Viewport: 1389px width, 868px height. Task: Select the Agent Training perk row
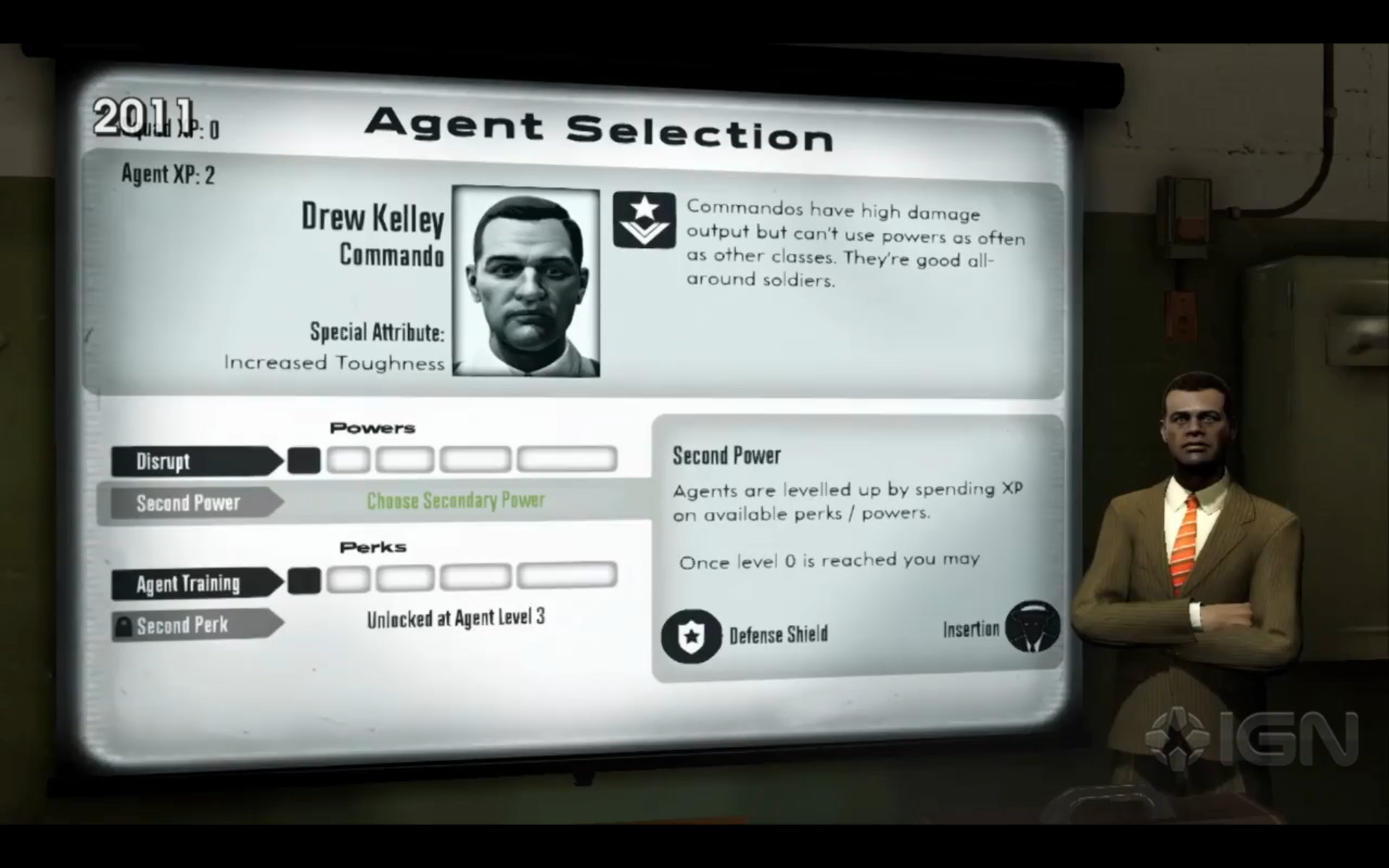pos(194,584)
